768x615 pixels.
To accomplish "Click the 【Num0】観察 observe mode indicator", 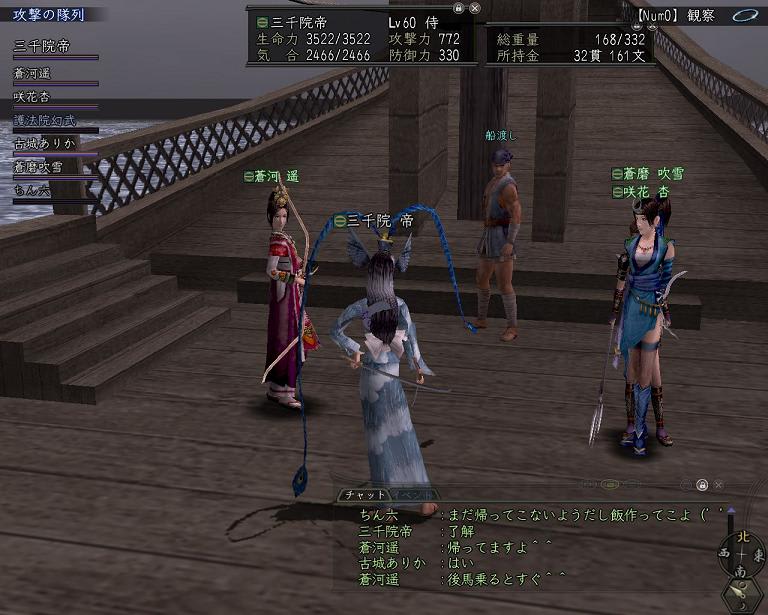I will (x=691, y=15).
